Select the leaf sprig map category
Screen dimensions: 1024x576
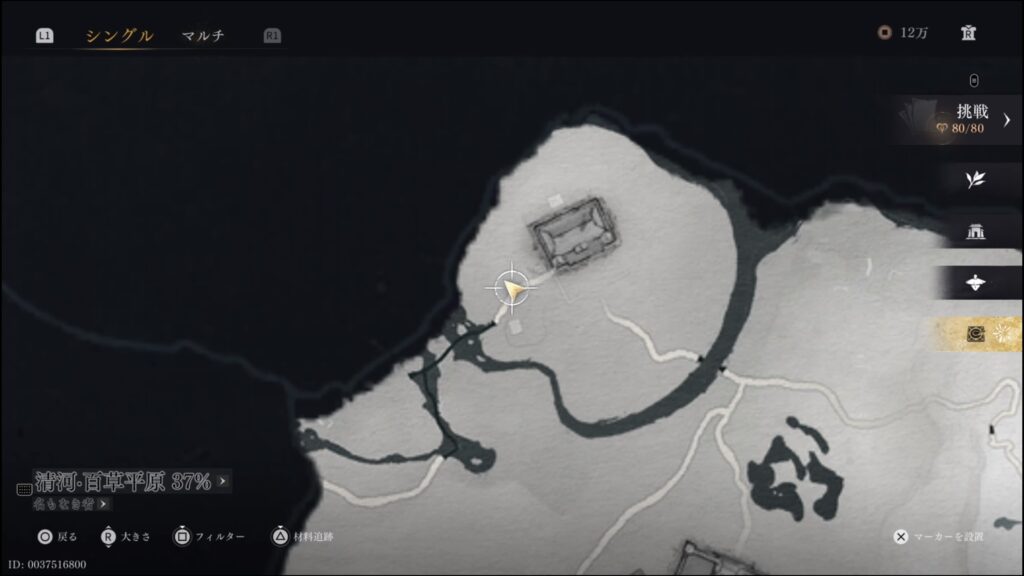(975, 180)
